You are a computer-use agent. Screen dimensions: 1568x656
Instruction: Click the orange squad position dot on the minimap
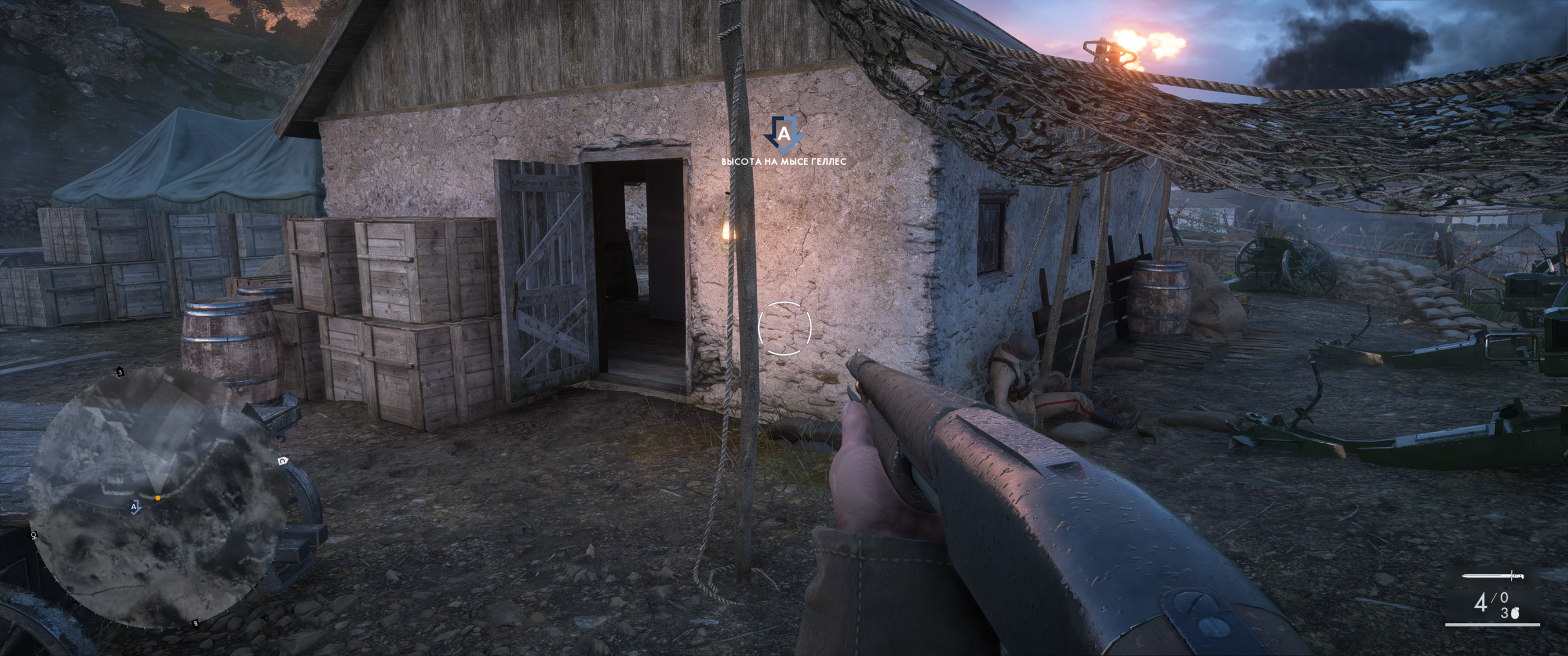pyautogui.click(x=158, y=498)
